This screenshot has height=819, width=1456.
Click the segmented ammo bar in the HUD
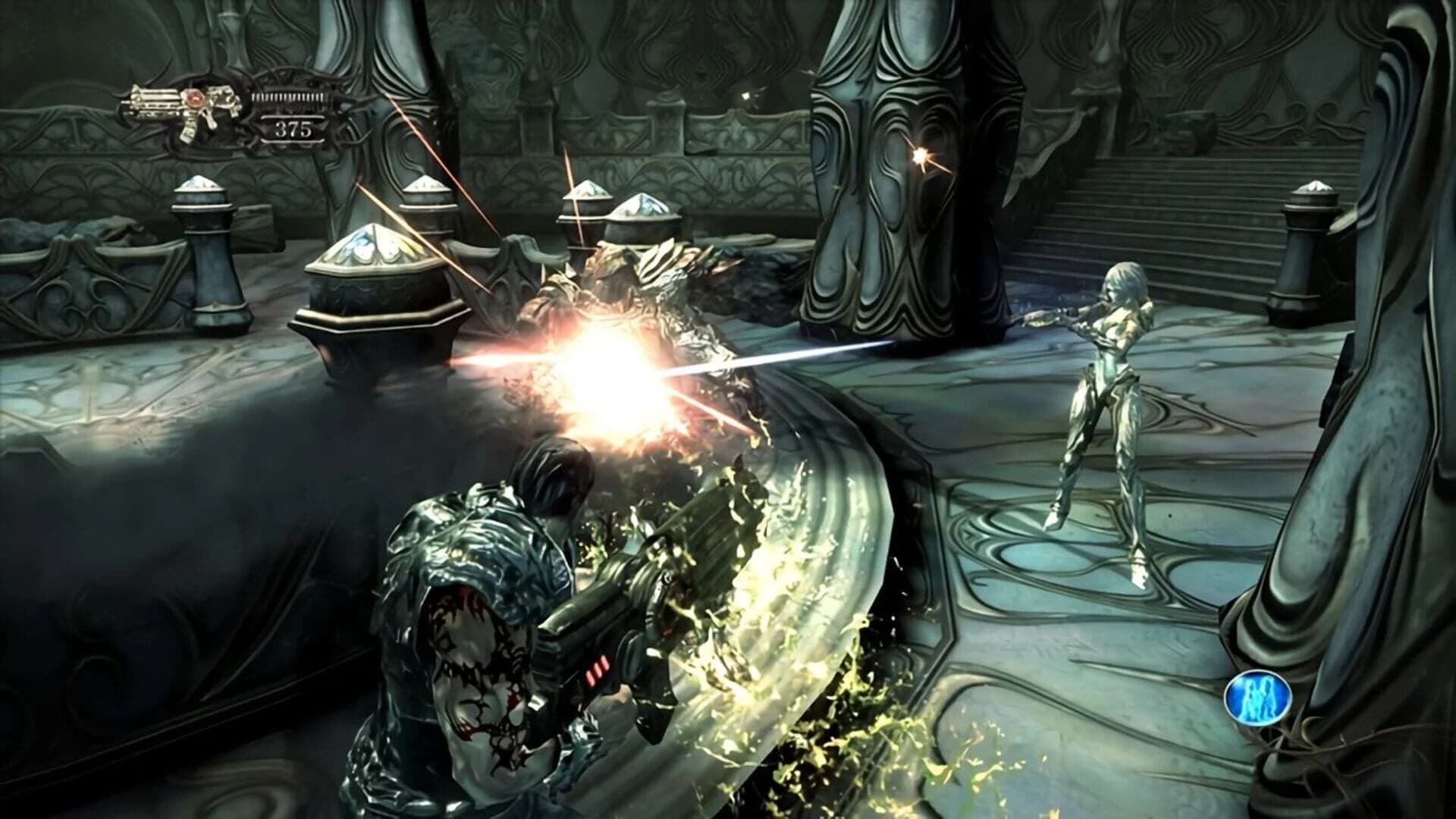click(288, 97)
